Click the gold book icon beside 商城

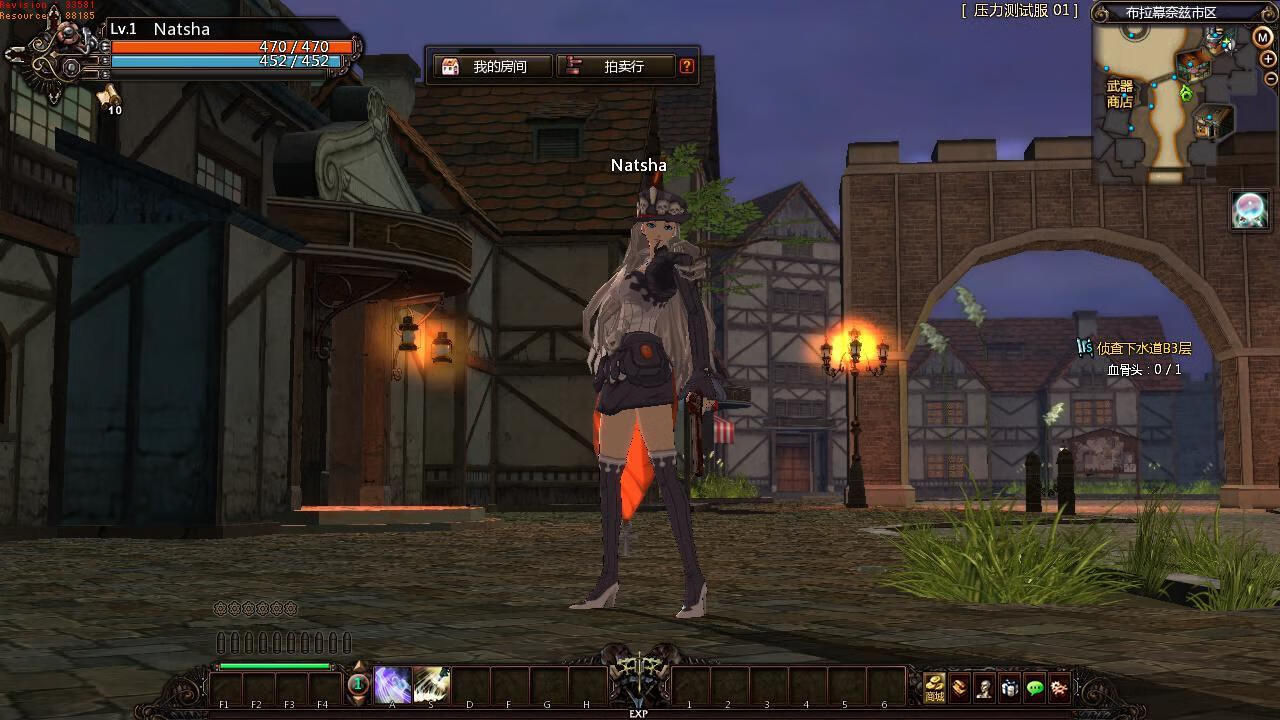960,688
